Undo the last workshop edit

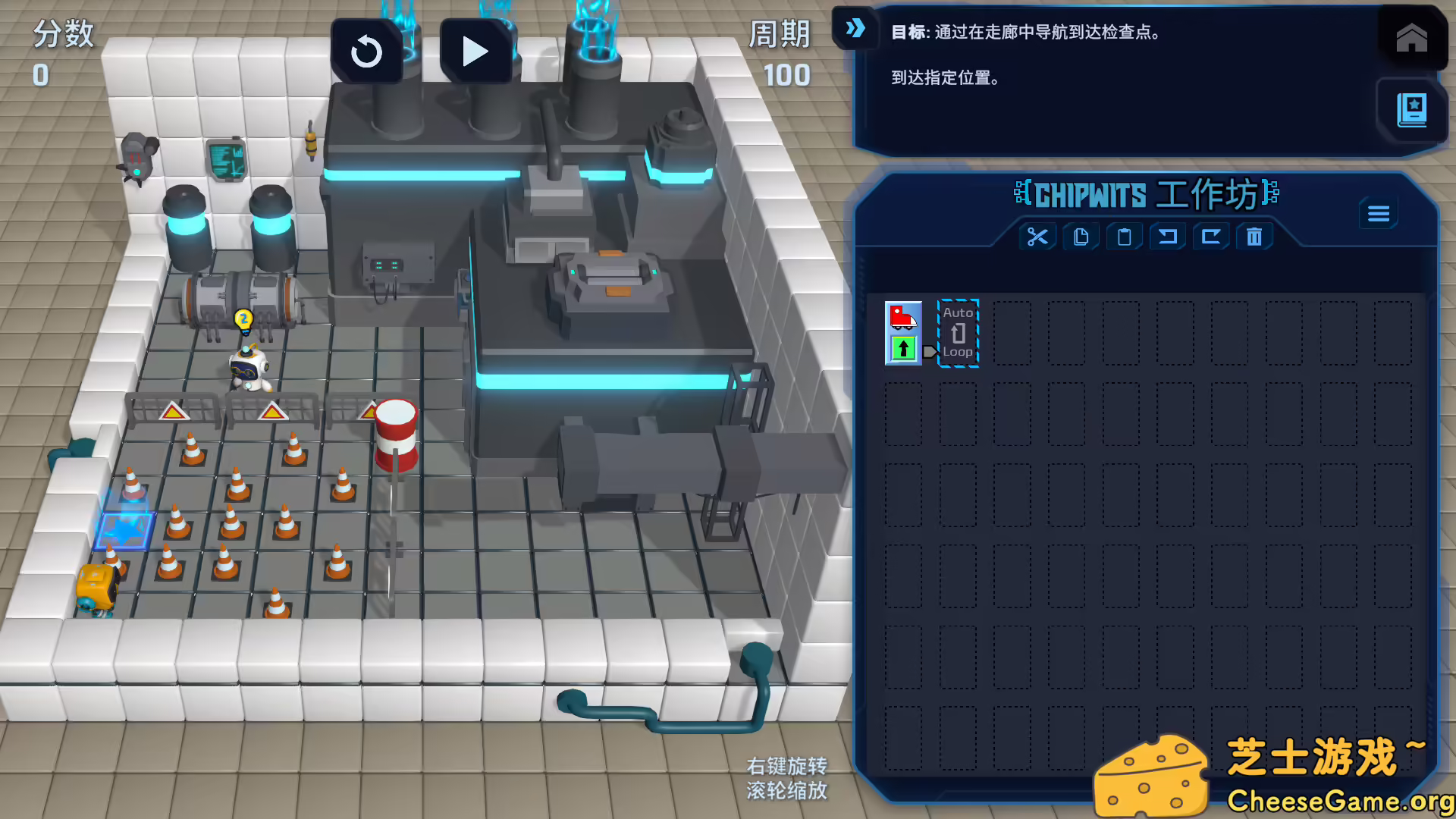(x=1167, y=237)
